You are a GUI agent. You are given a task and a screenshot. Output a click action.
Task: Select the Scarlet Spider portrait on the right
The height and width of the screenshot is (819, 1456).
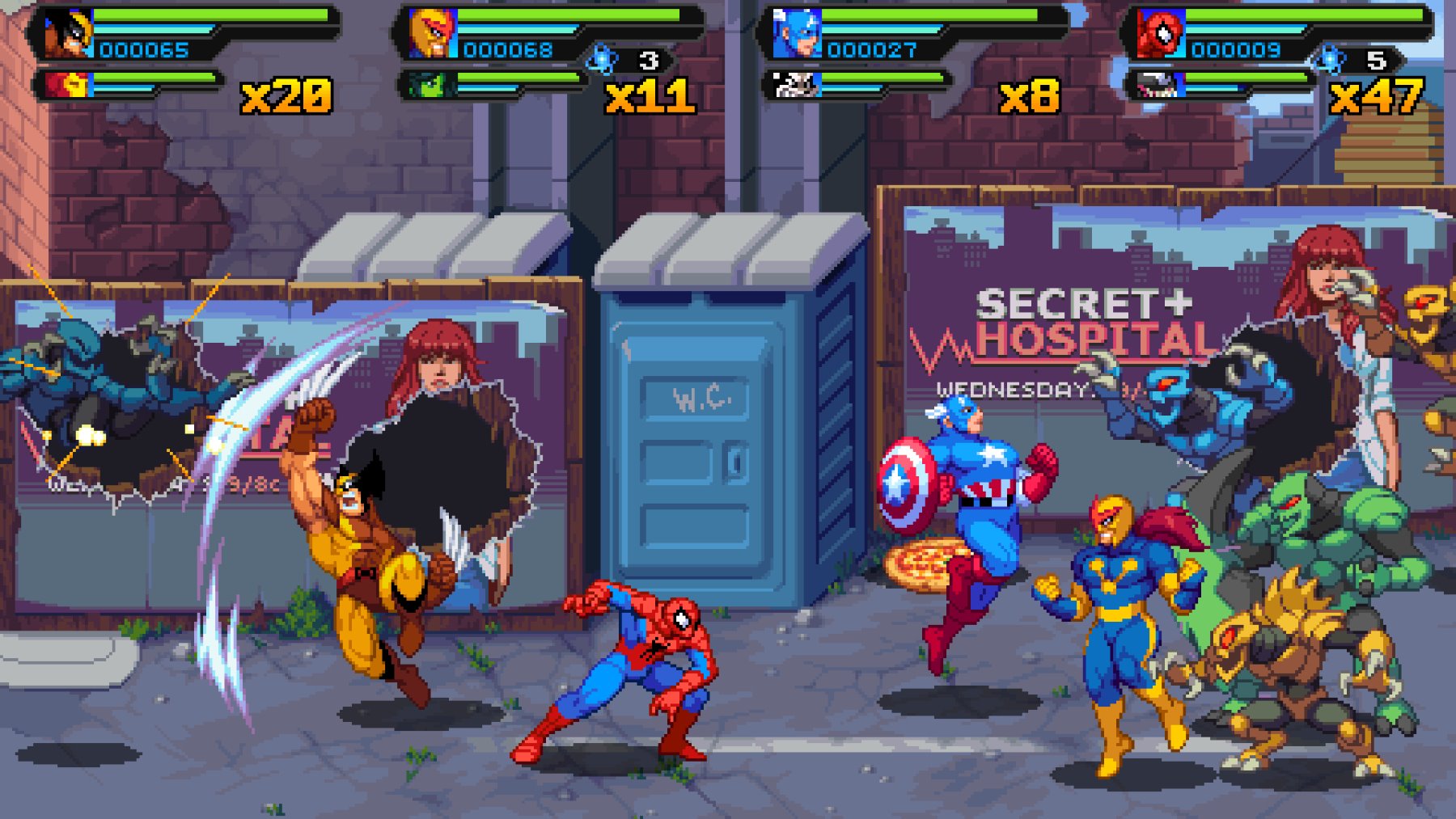tap(1162, 34)
